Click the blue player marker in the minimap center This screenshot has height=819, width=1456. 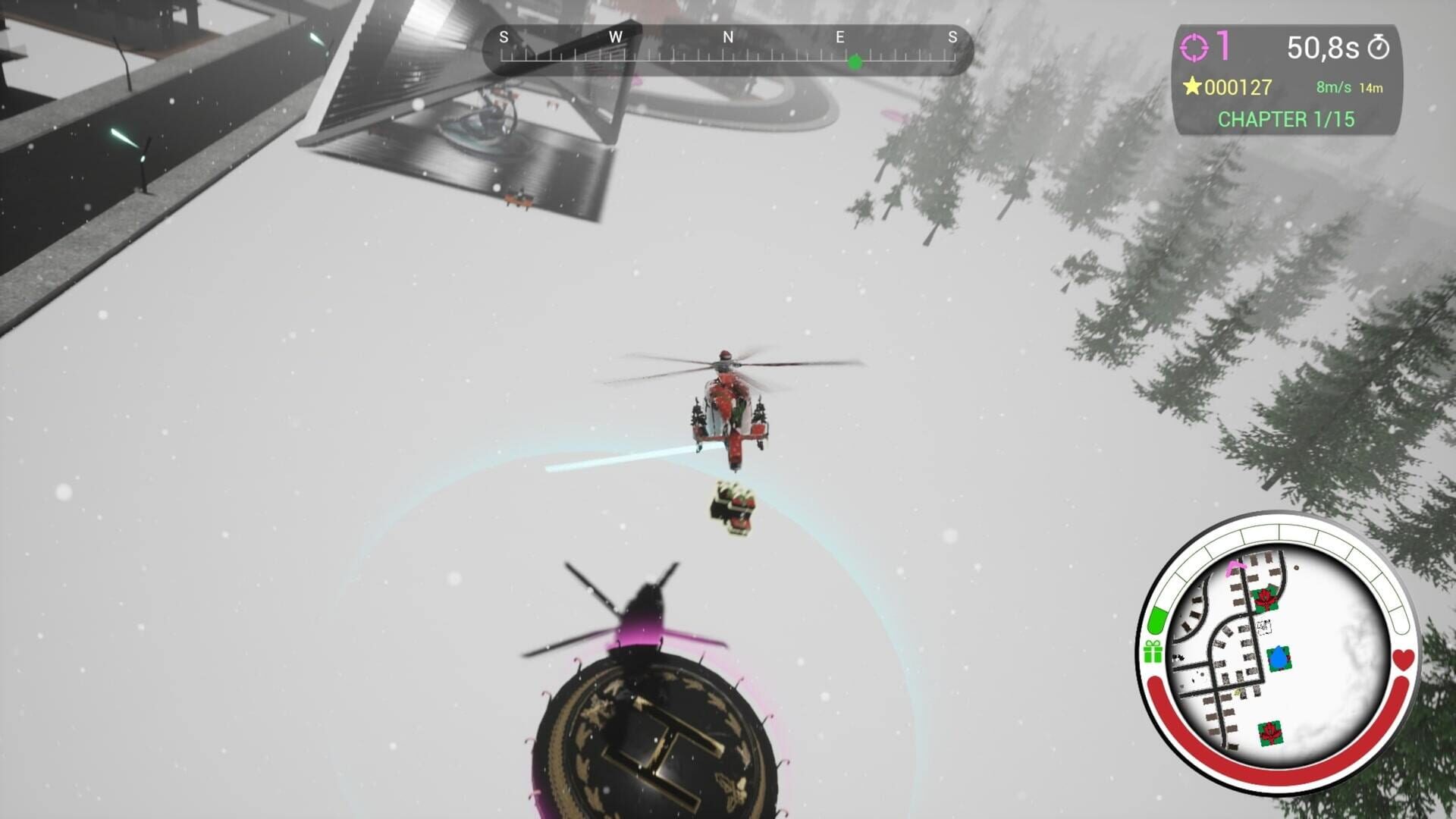coord(1279,657)
